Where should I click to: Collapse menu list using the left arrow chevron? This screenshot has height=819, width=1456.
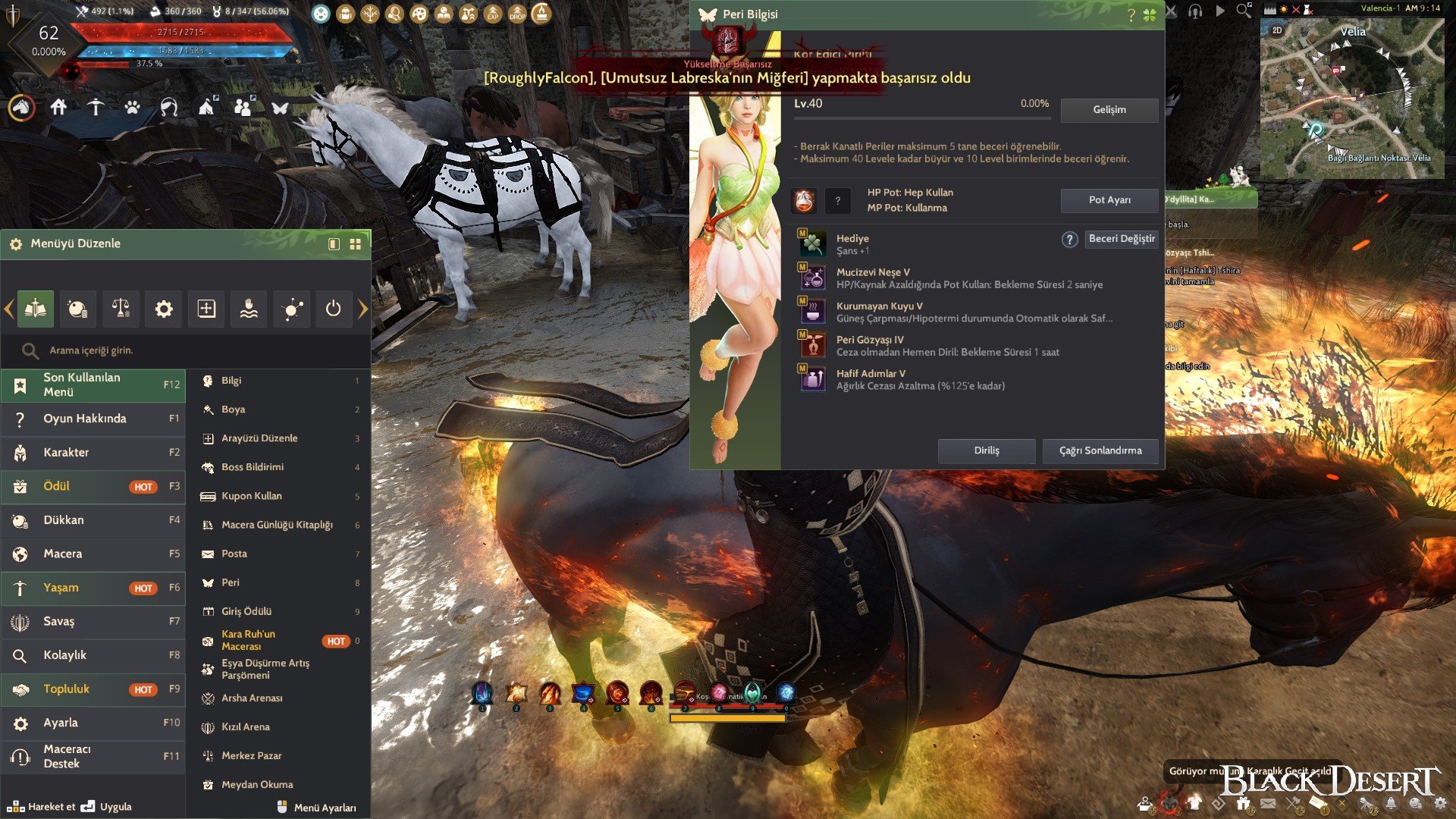point(8,309)
